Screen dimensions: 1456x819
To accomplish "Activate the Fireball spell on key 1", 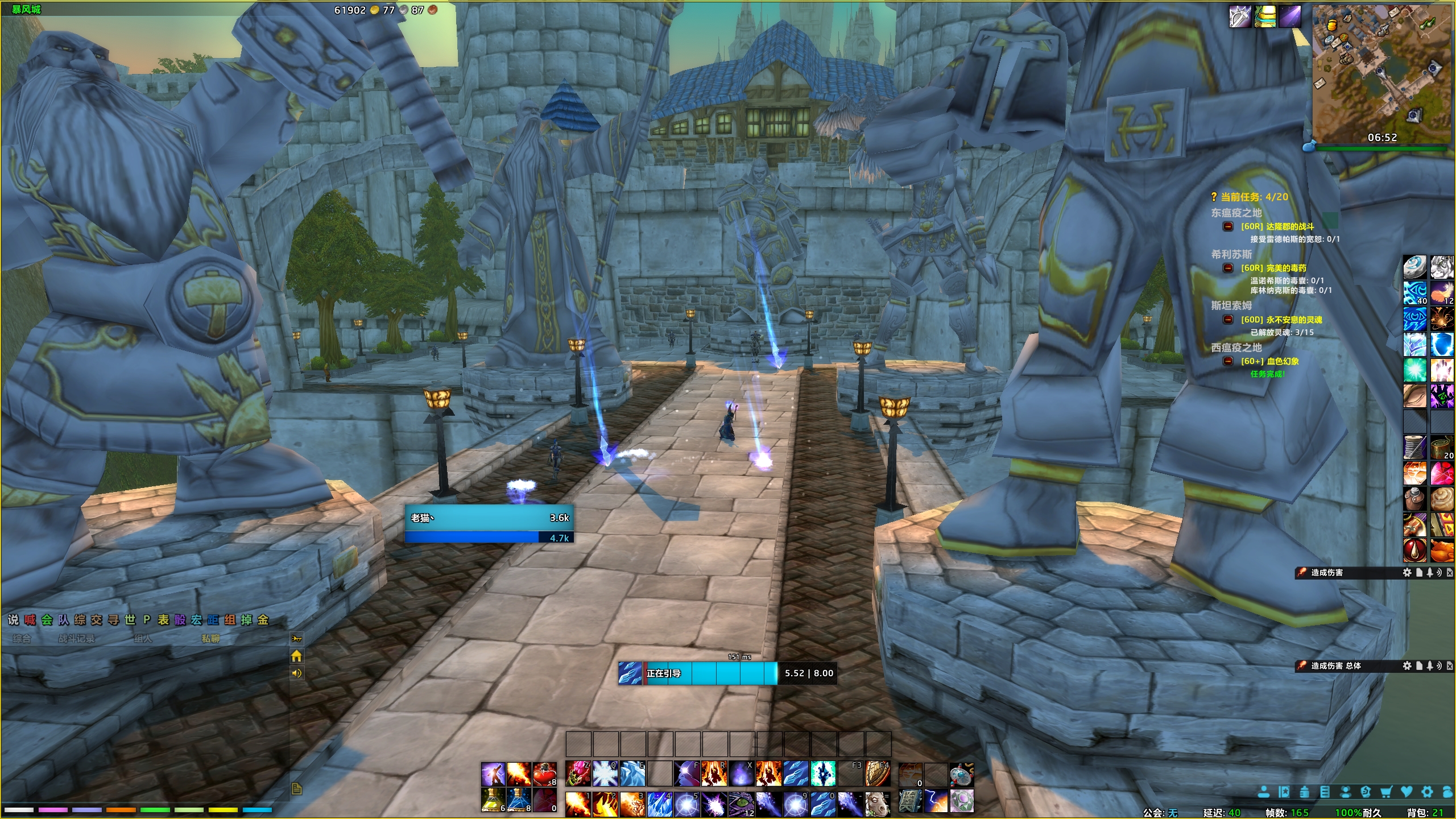I will 578,804.
